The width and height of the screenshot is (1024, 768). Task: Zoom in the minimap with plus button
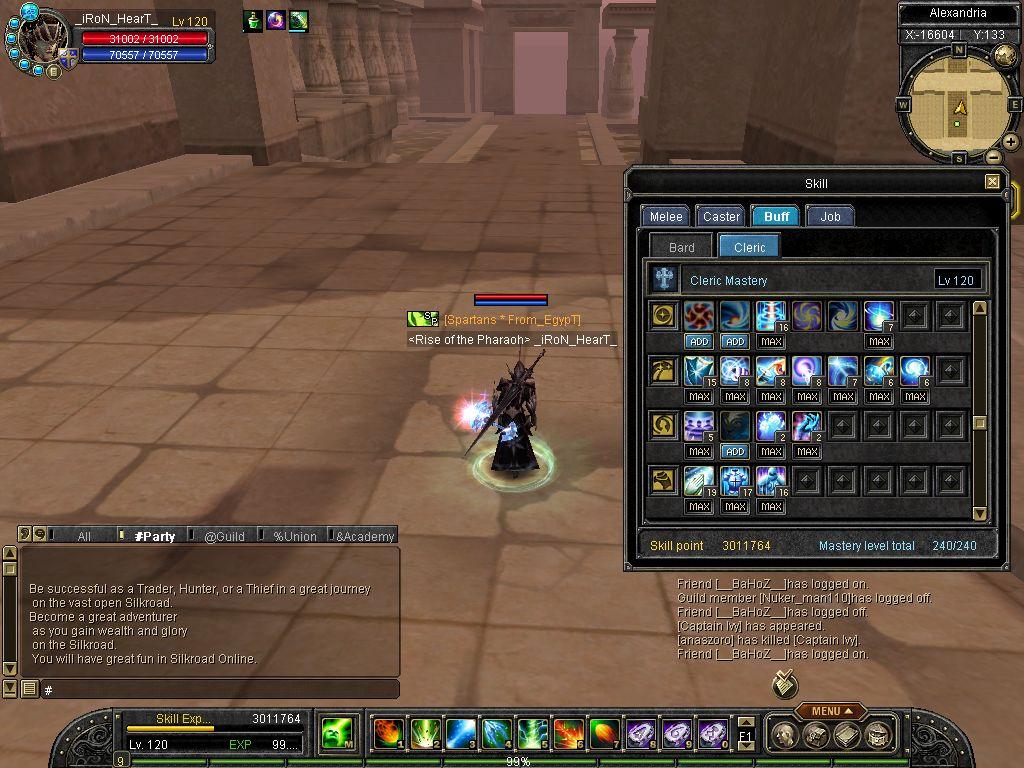1011,142
